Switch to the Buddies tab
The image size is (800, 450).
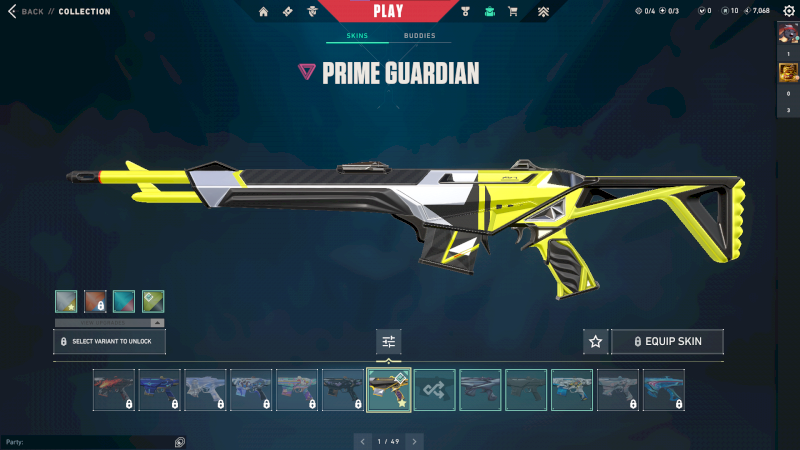tap(420, 36)
